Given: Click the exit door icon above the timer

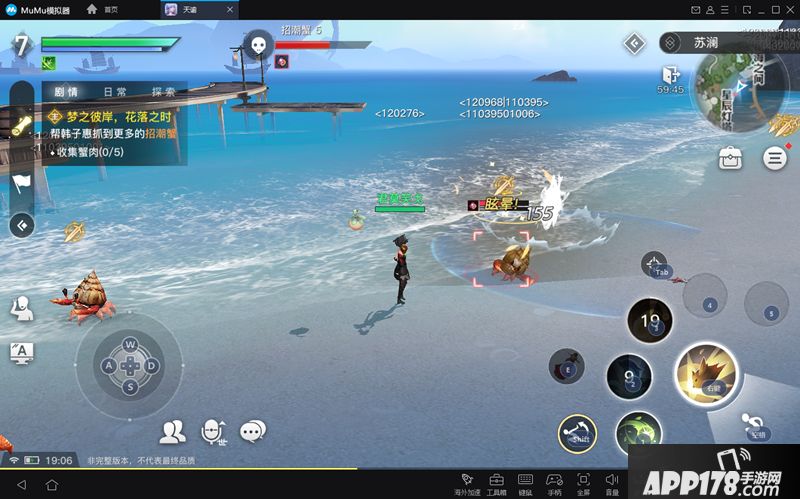Looking at the screenshot, I should tap(670, 74).
